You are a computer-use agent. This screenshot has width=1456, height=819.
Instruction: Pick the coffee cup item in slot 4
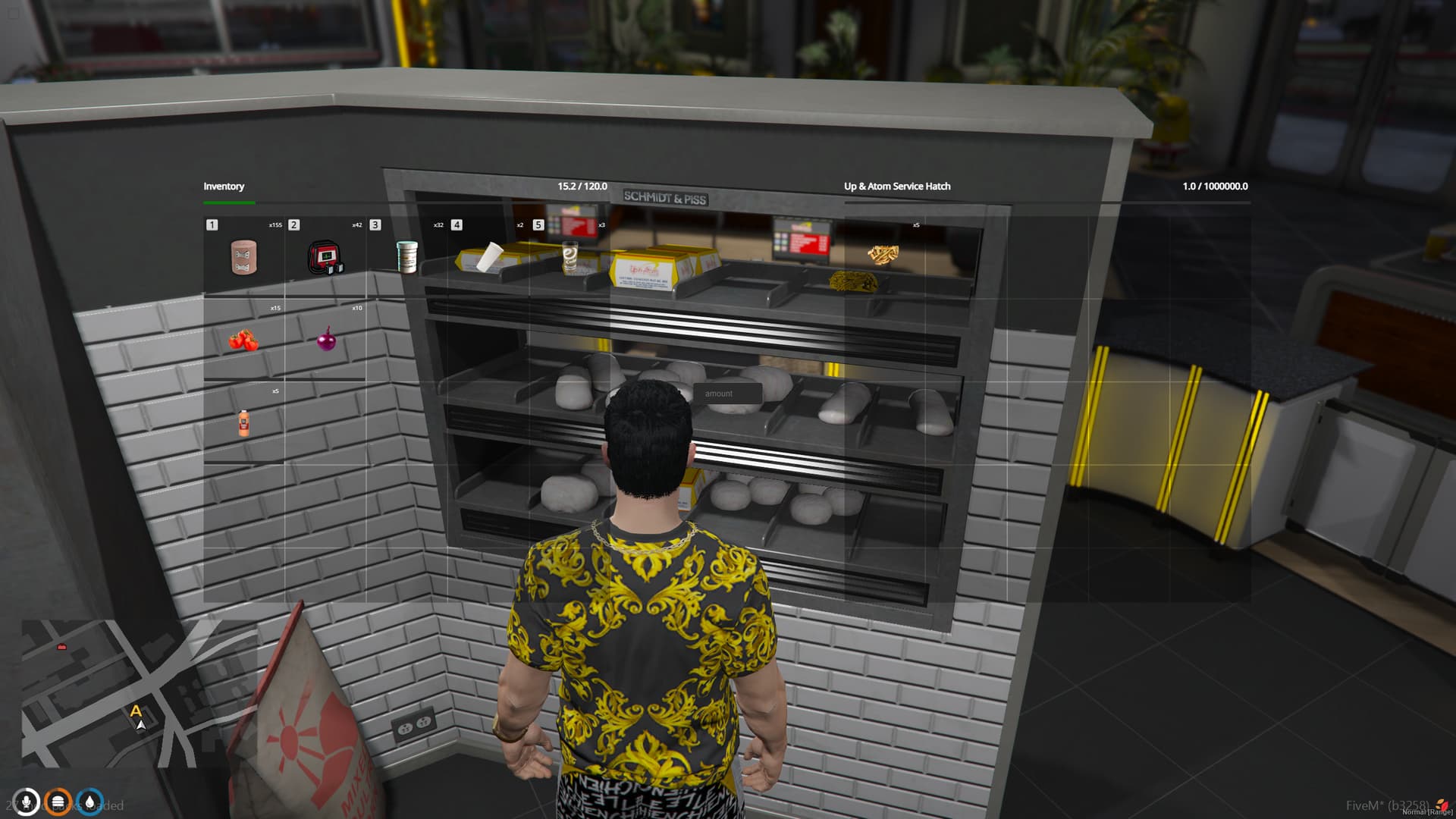point(491,258)
